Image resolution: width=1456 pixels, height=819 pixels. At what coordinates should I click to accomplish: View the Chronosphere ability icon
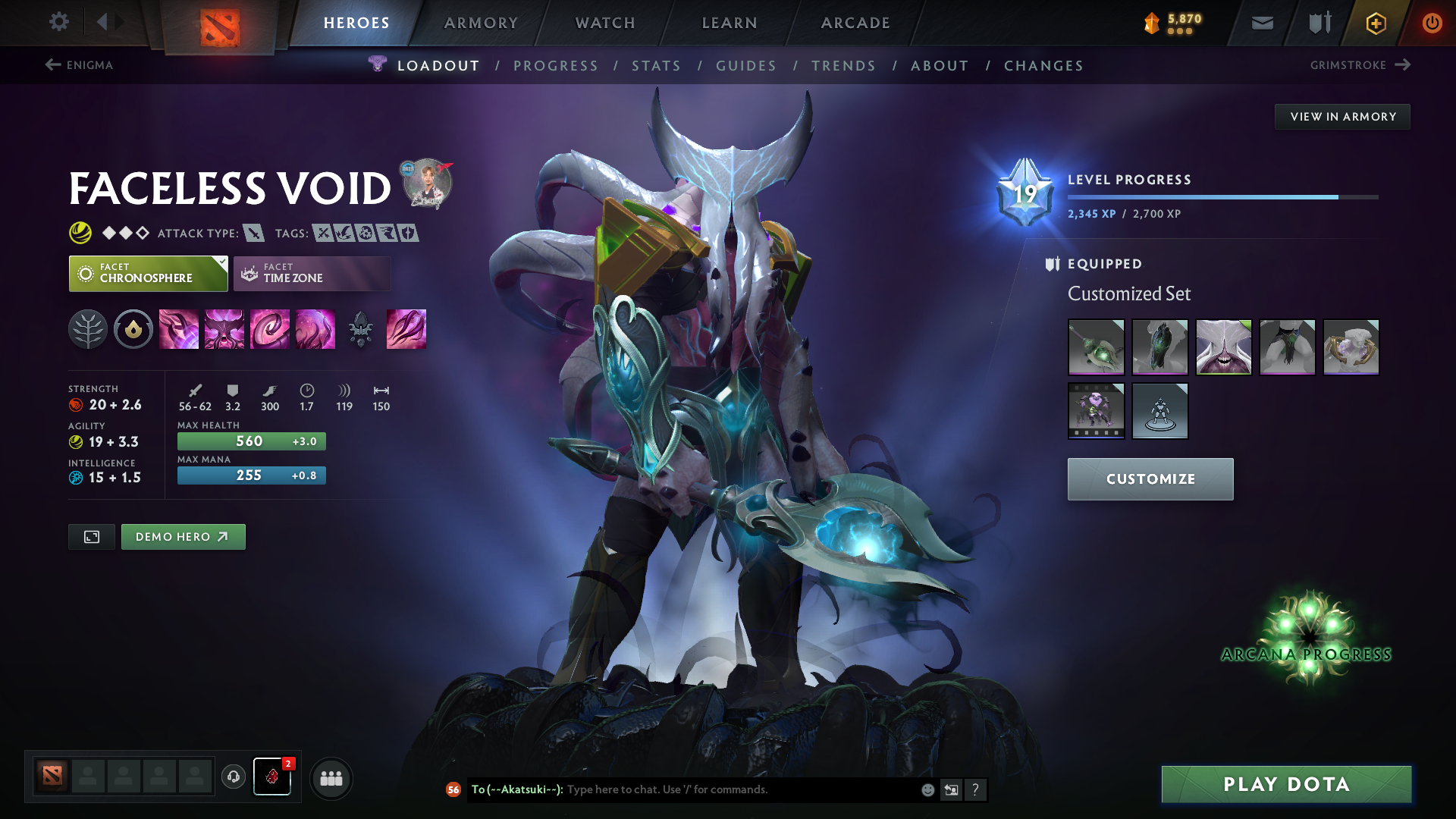[x=315, y=329]
